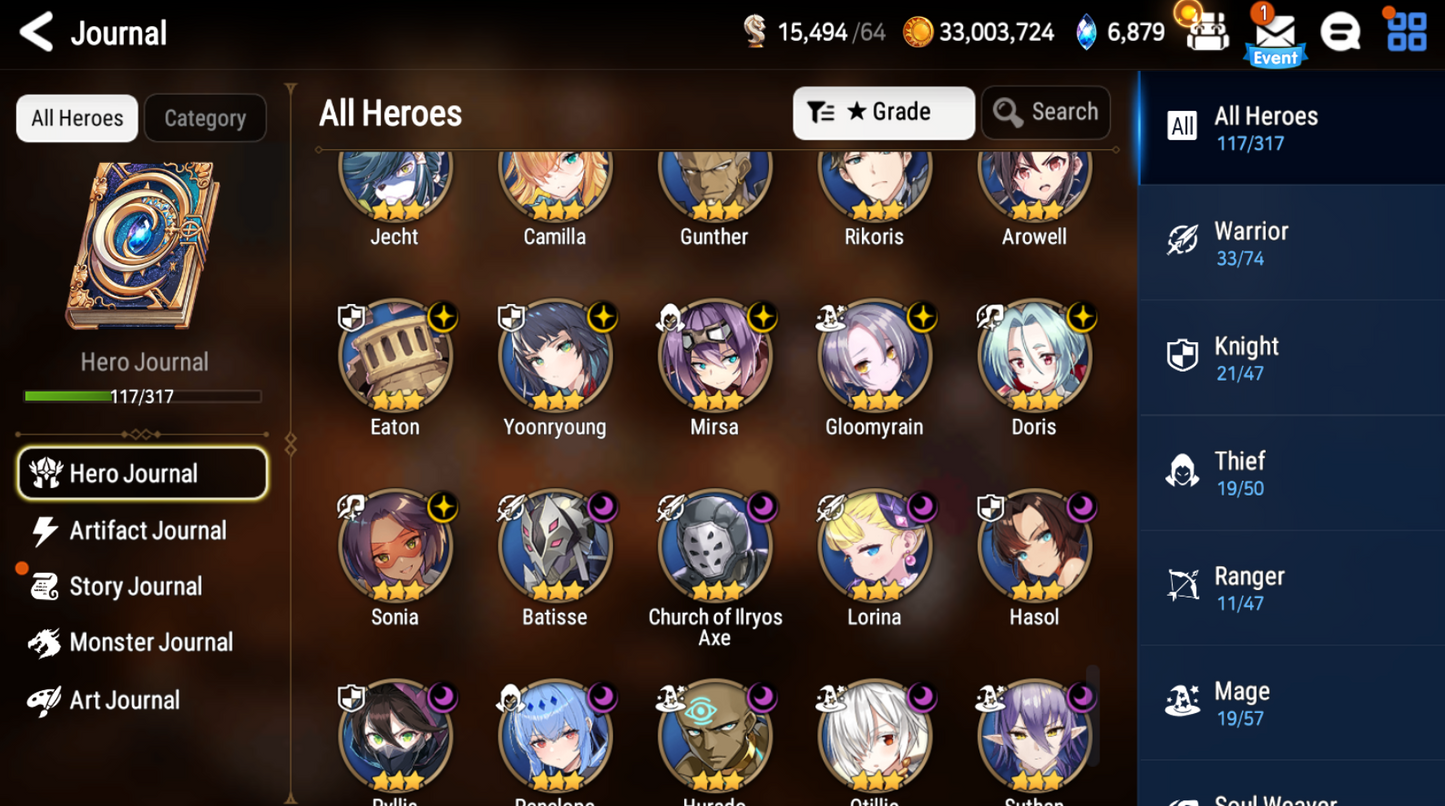Image resolution: width=1445 pixels, height=806 pixels.
Task: Select the Knight class filter
Action: 1290,357
